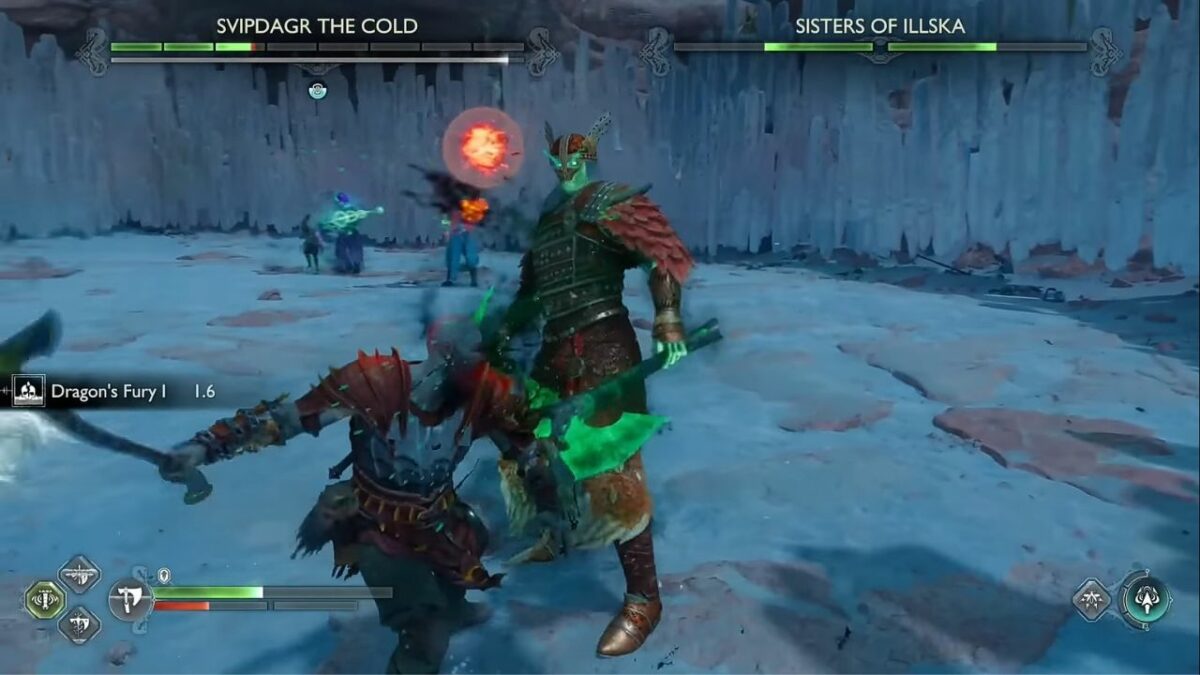Activate the upper diamond runic attack icon
The height and width of the screenshot is (675, 1200).
79,574
